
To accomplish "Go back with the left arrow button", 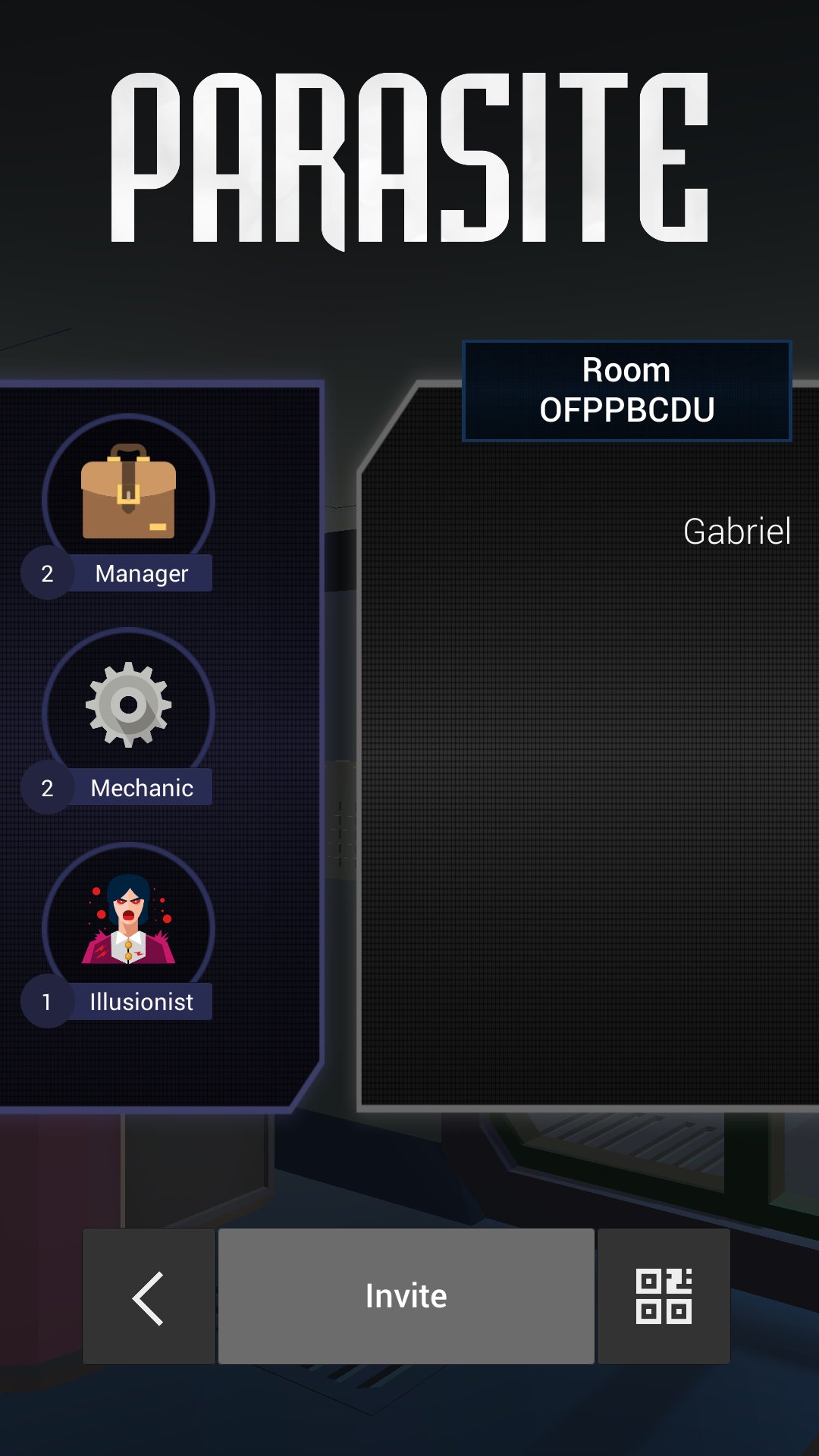I will [x=149, y=1297].
